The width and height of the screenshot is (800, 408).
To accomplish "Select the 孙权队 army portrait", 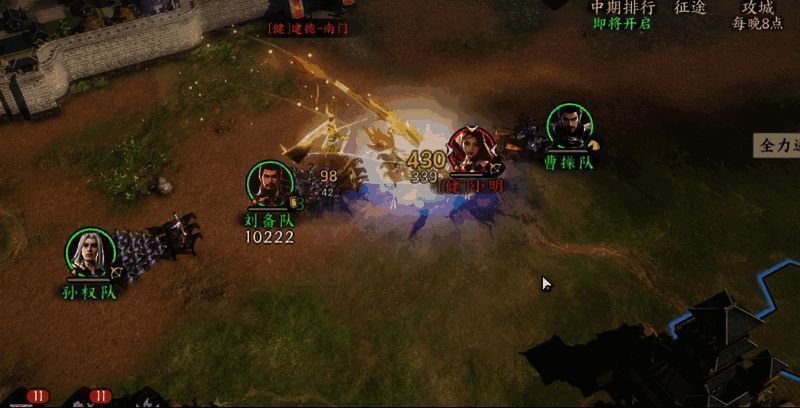I will 91,254.
